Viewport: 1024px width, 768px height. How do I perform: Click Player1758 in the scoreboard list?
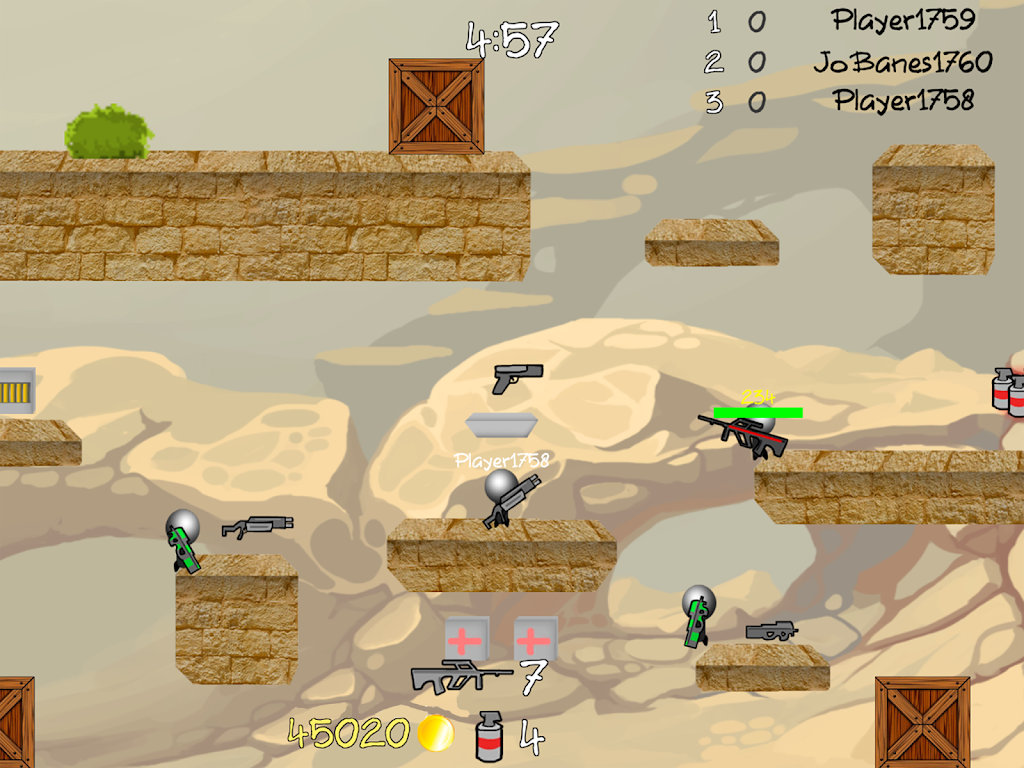(903, 101)
